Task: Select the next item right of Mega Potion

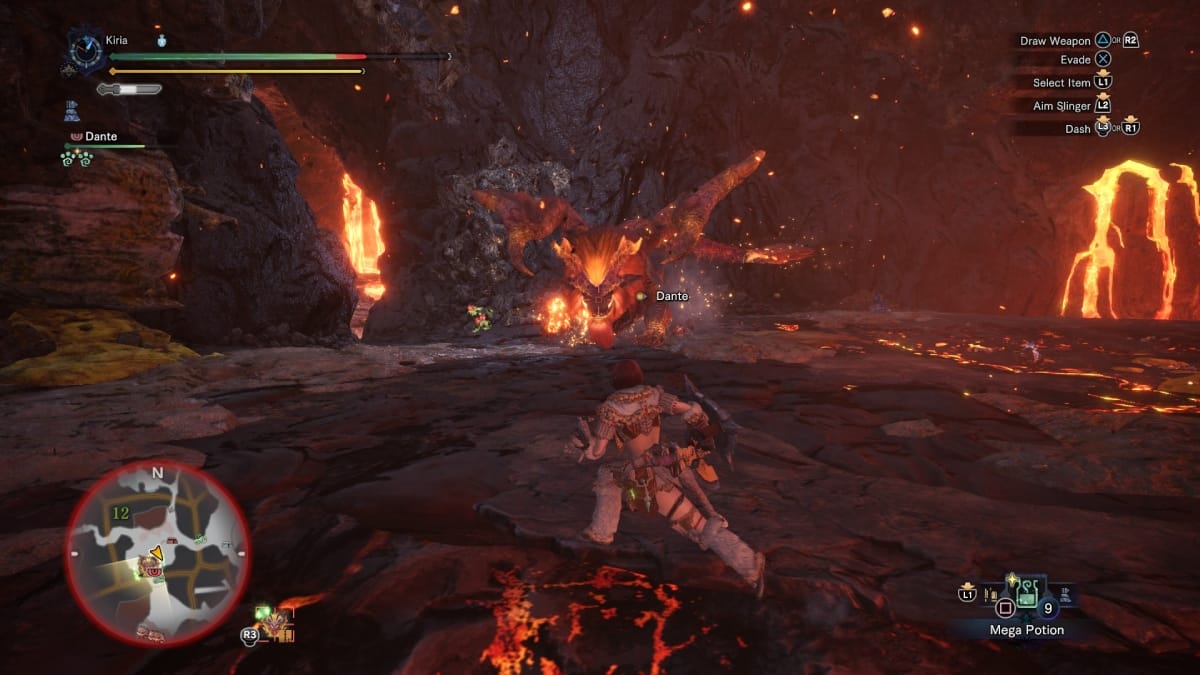Action: tap(1067, 596)
